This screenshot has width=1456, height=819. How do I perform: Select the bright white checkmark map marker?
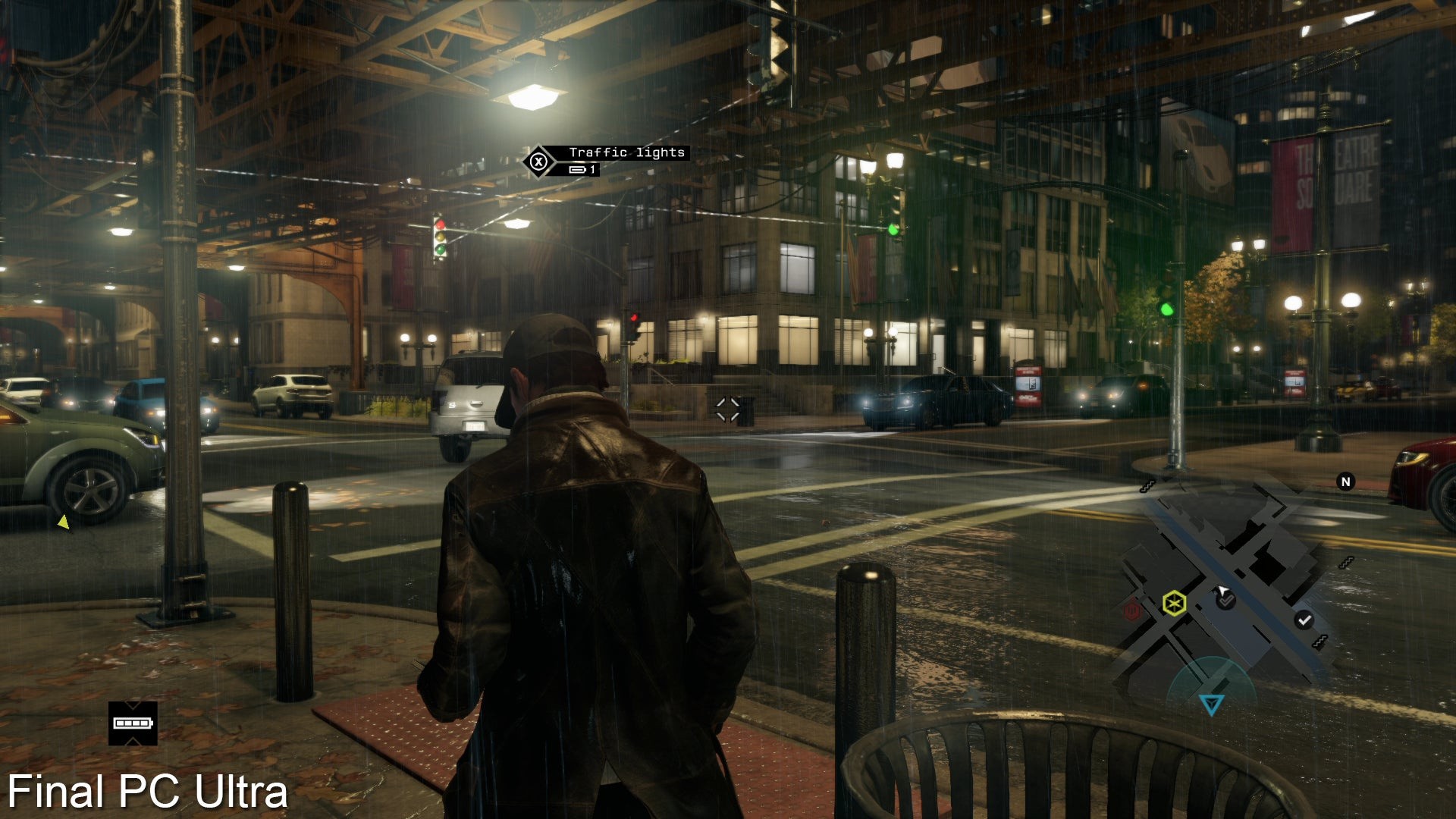tap(1304, 620)
